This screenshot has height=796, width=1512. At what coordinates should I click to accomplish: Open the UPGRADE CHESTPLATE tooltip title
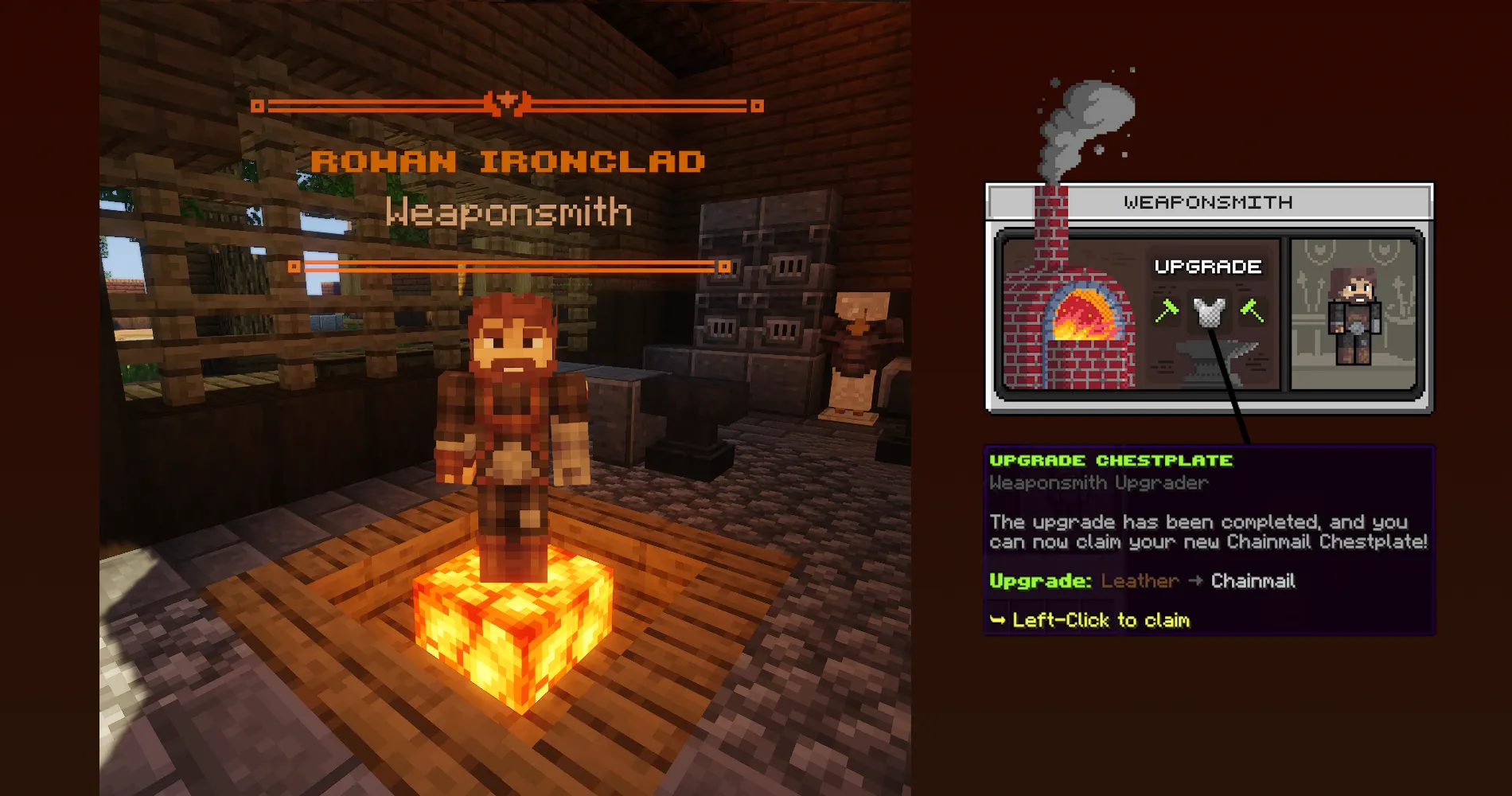(1111, 459)
